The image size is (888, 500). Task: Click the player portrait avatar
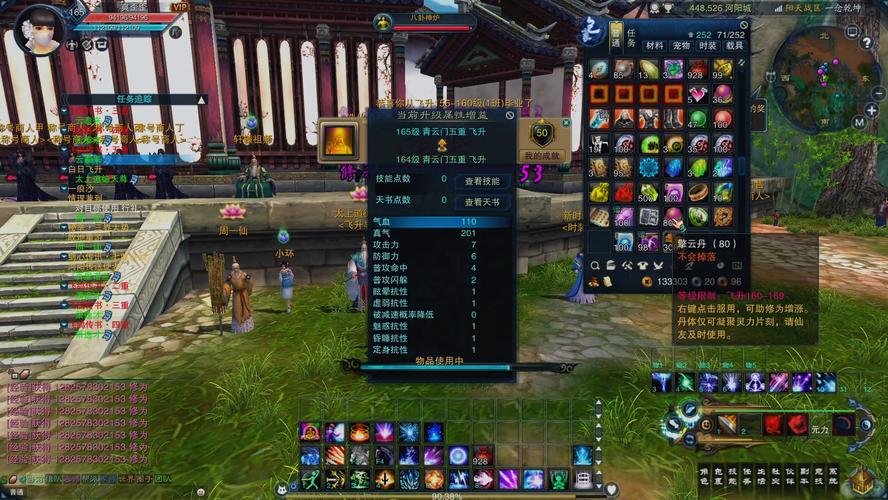pos(40,28)
